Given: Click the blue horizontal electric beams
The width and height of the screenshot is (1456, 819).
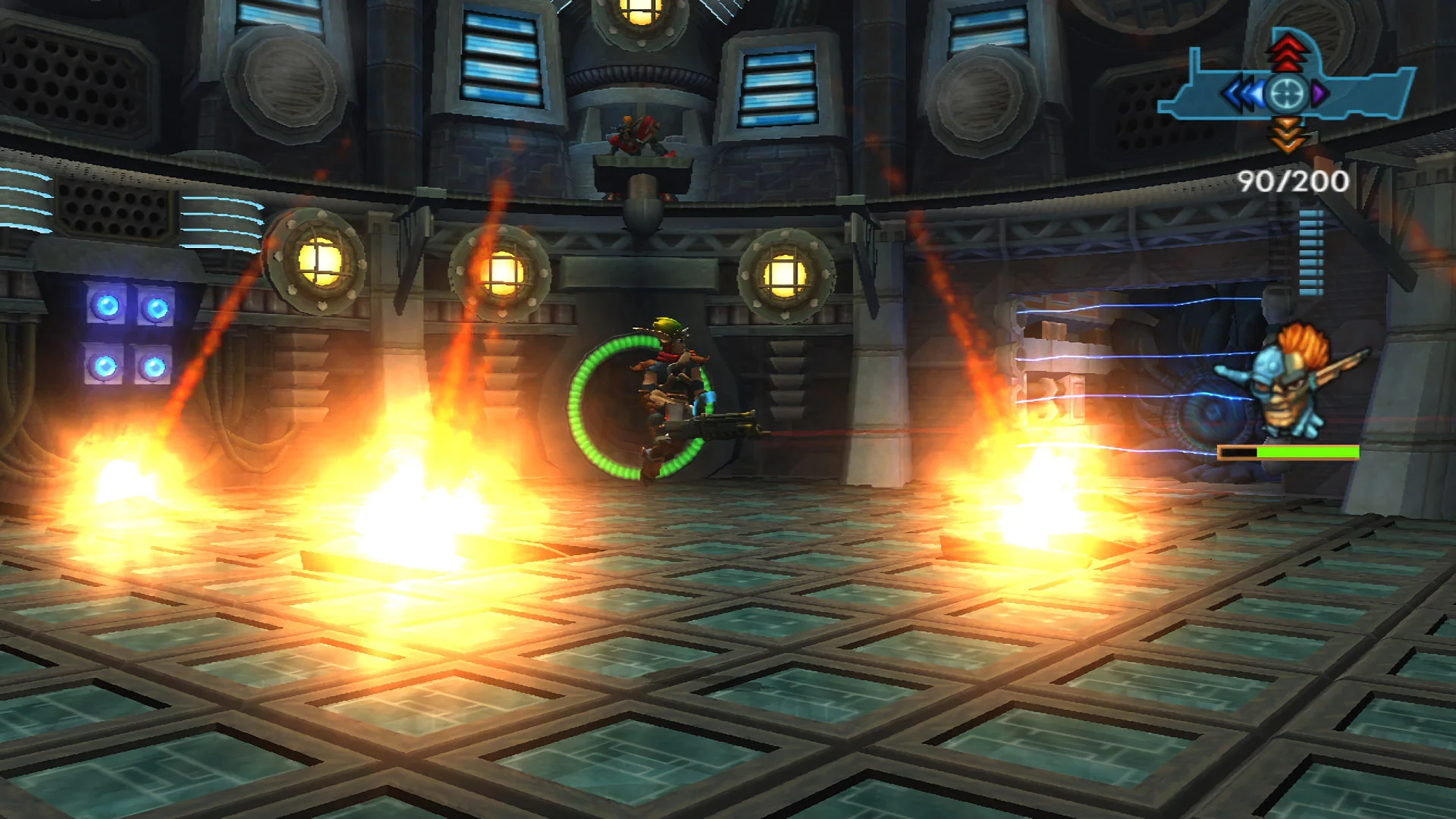Looking at the screenshot, I should 1137,356.
